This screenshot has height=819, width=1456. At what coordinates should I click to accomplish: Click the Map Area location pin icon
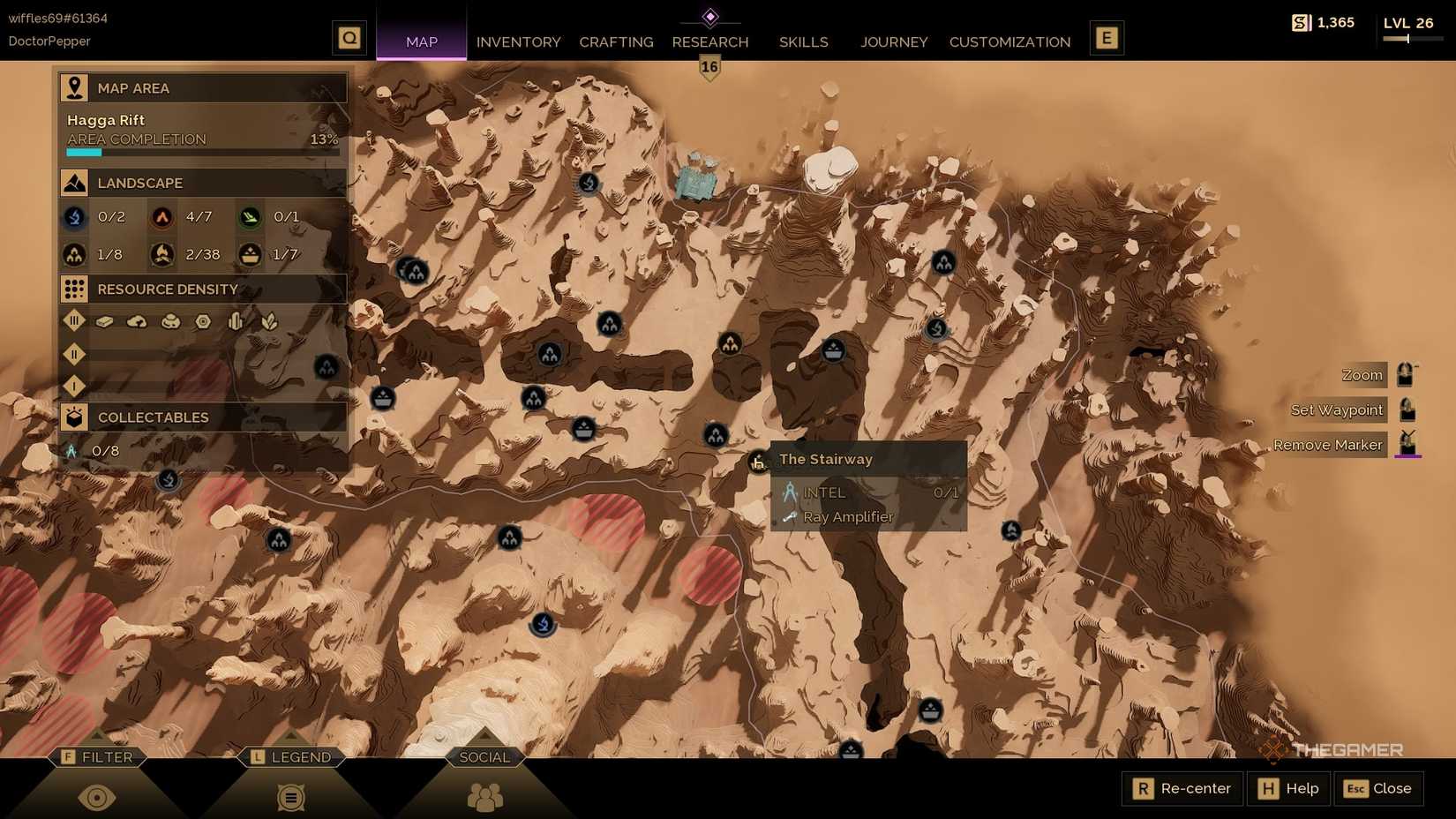pyautogui.click(x=74, y=86)
